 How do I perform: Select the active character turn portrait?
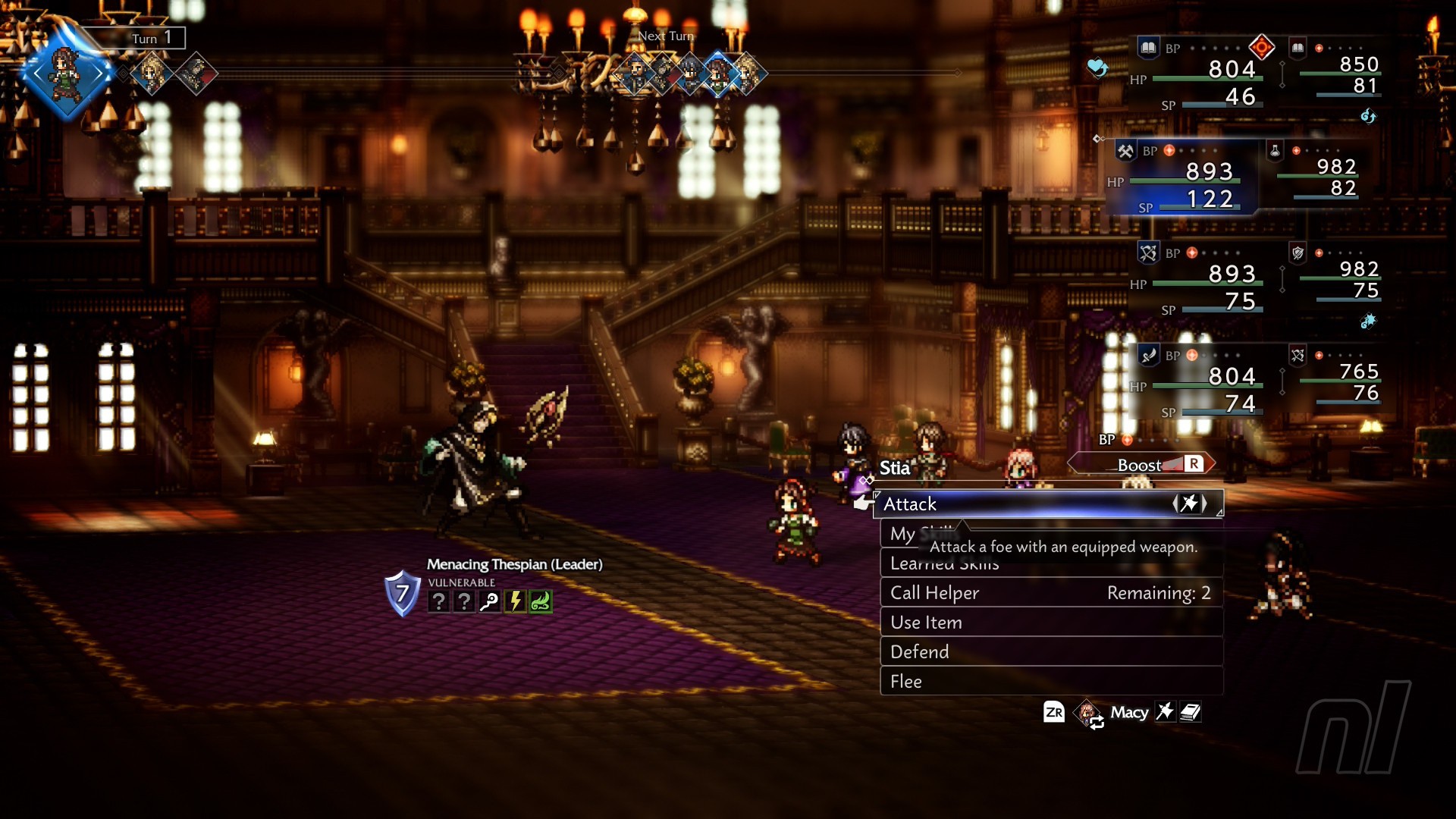pos(67,74)
